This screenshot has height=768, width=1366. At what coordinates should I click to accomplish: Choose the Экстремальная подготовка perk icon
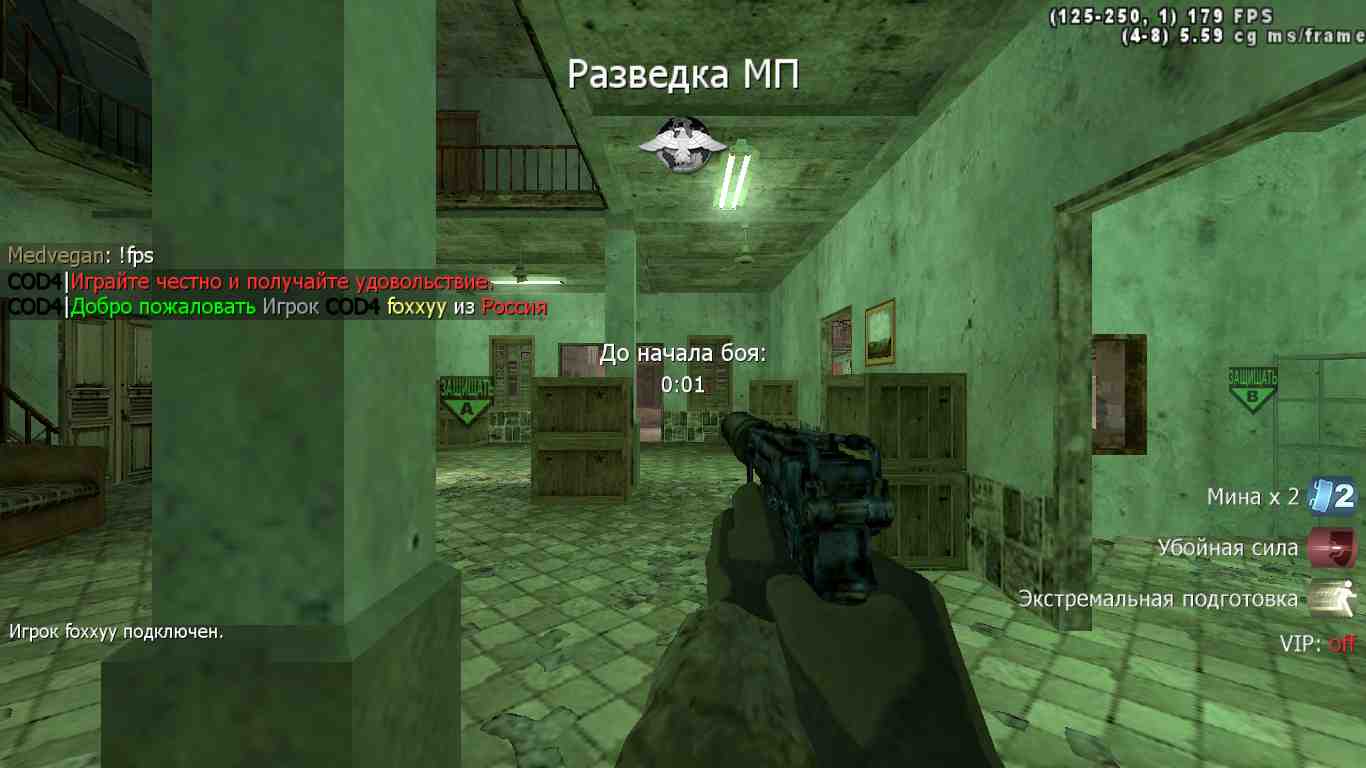click(x=1332, y=598)
